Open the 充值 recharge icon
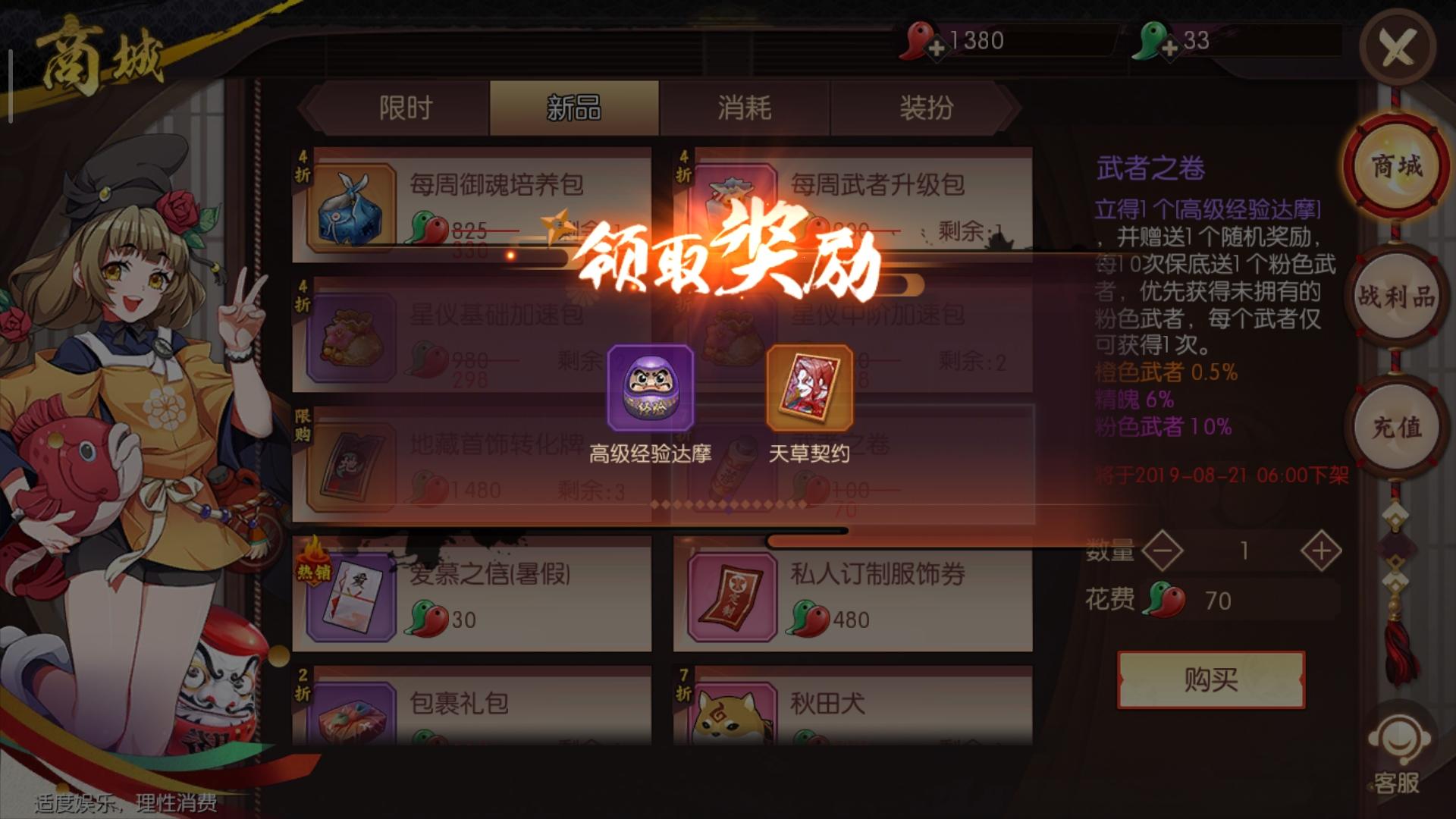The height and width of the screenshot is (819, 1456). (x=1395, y=427)
